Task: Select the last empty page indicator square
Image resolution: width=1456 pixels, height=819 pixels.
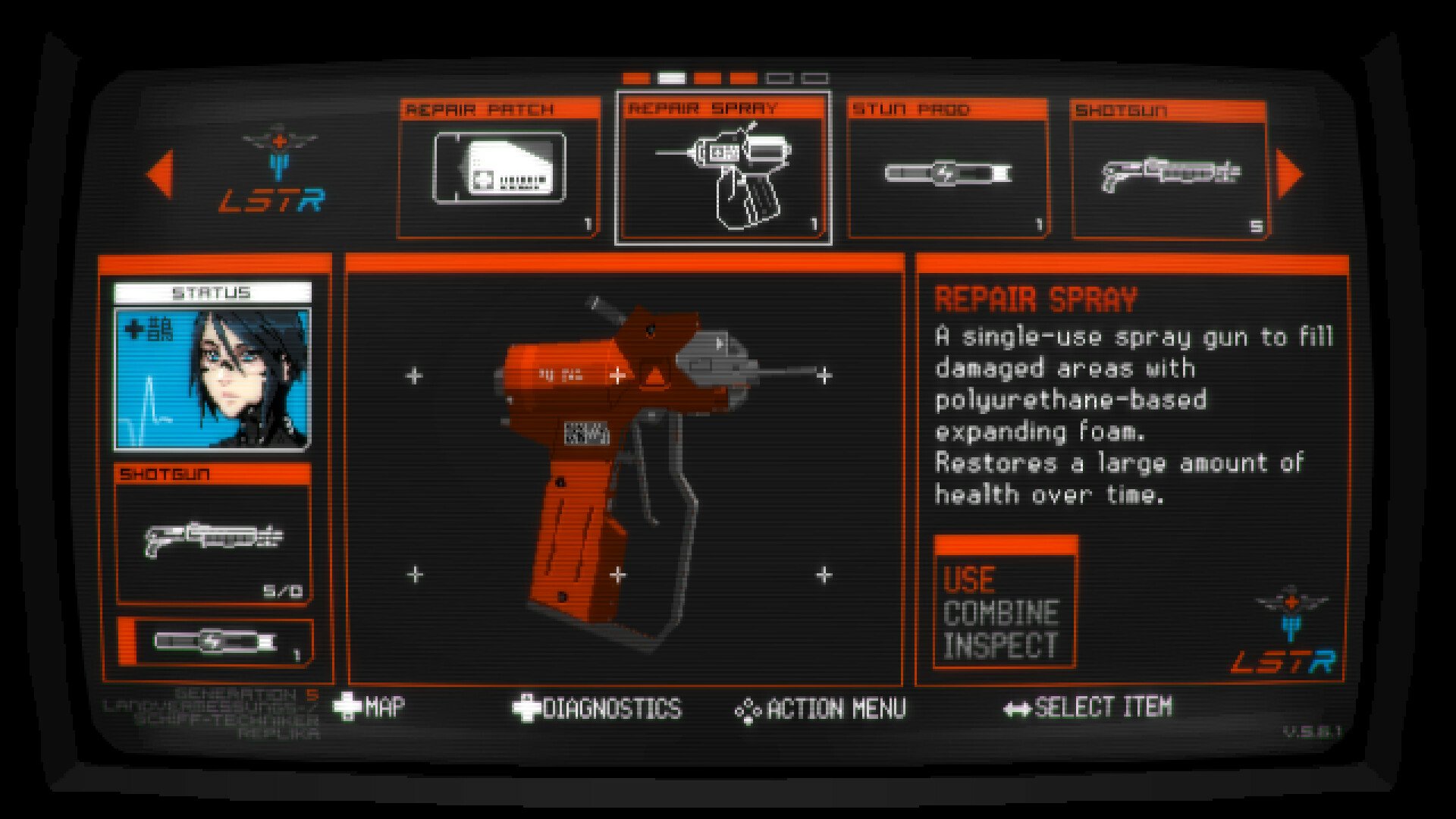Action: point(814,77)
